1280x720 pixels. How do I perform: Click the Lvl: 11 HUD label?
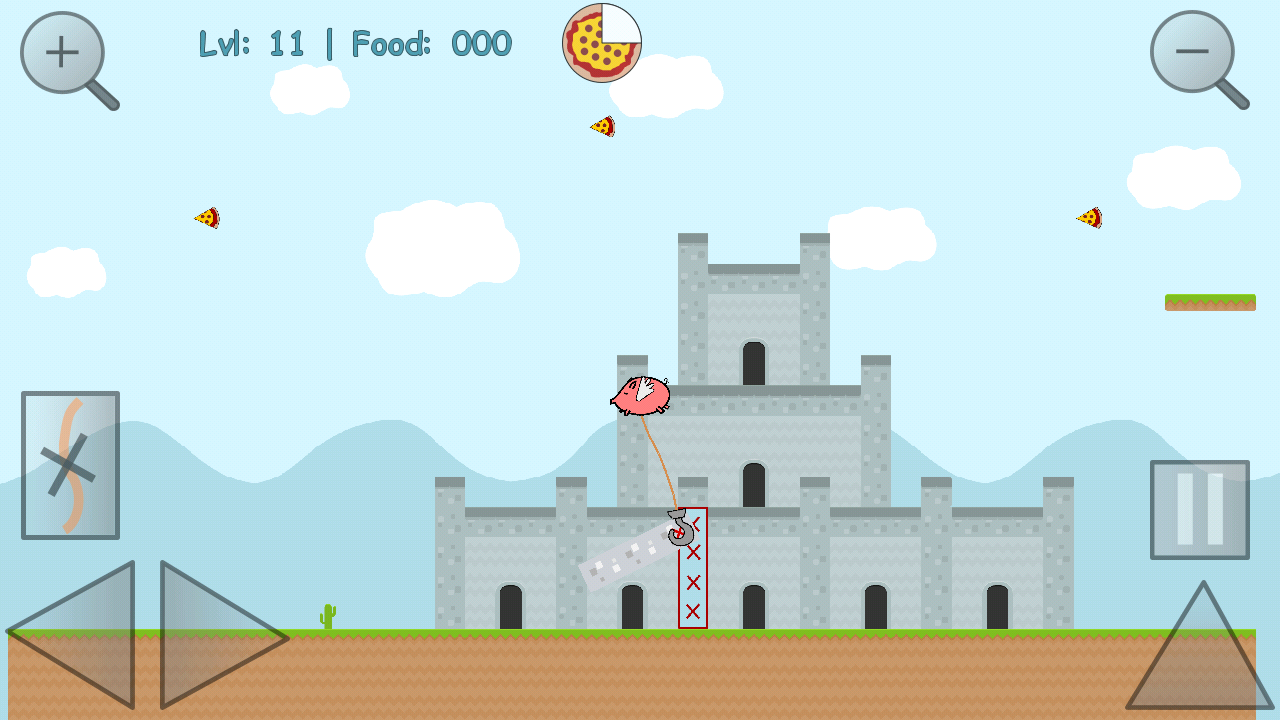(x=254, y=42)
